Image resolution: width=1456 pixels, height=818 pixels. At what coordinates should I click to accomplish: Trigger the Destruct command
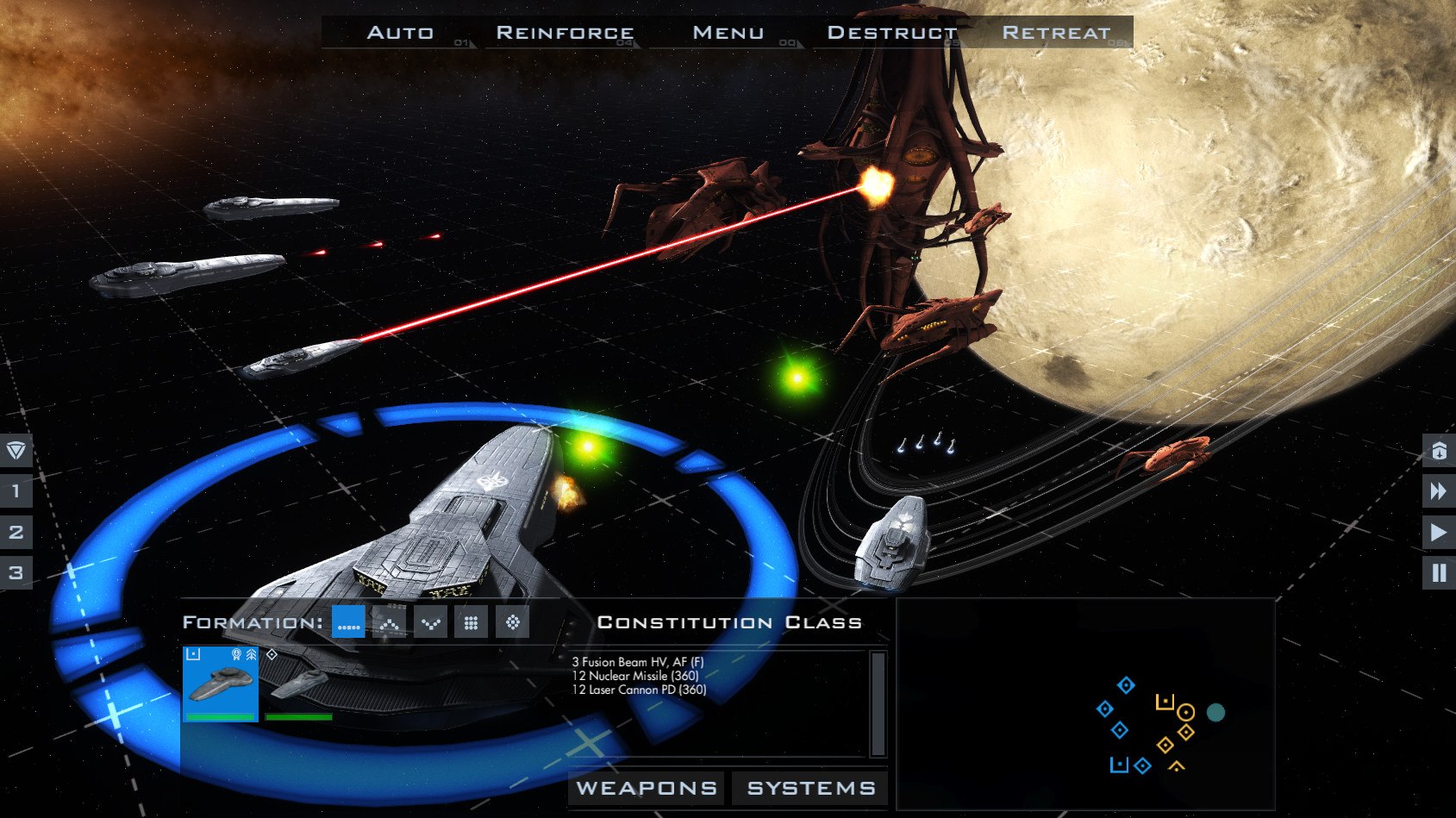(891, 33)
